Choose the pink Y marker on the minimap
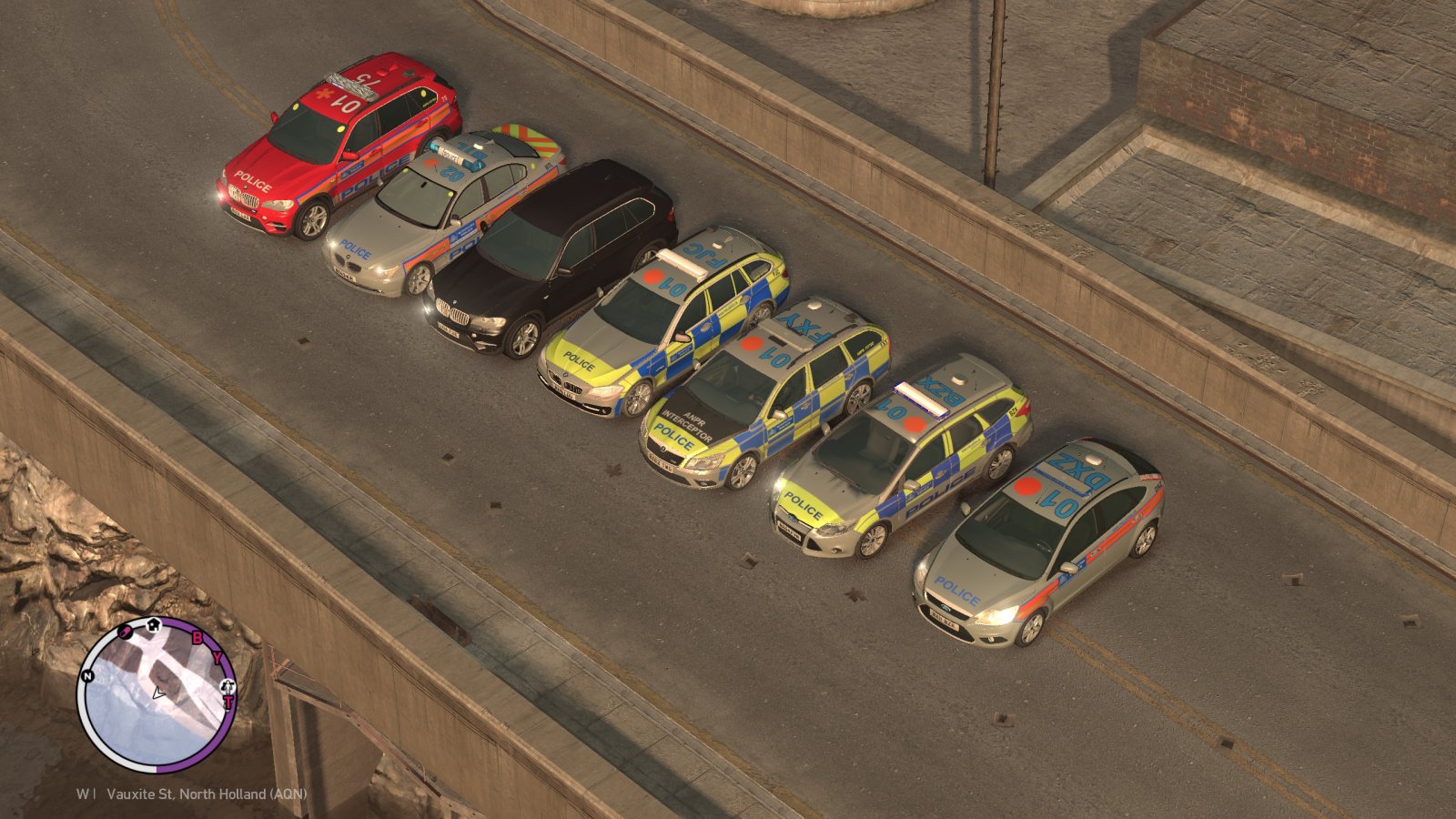1456x819 pixels. (217, 658)
